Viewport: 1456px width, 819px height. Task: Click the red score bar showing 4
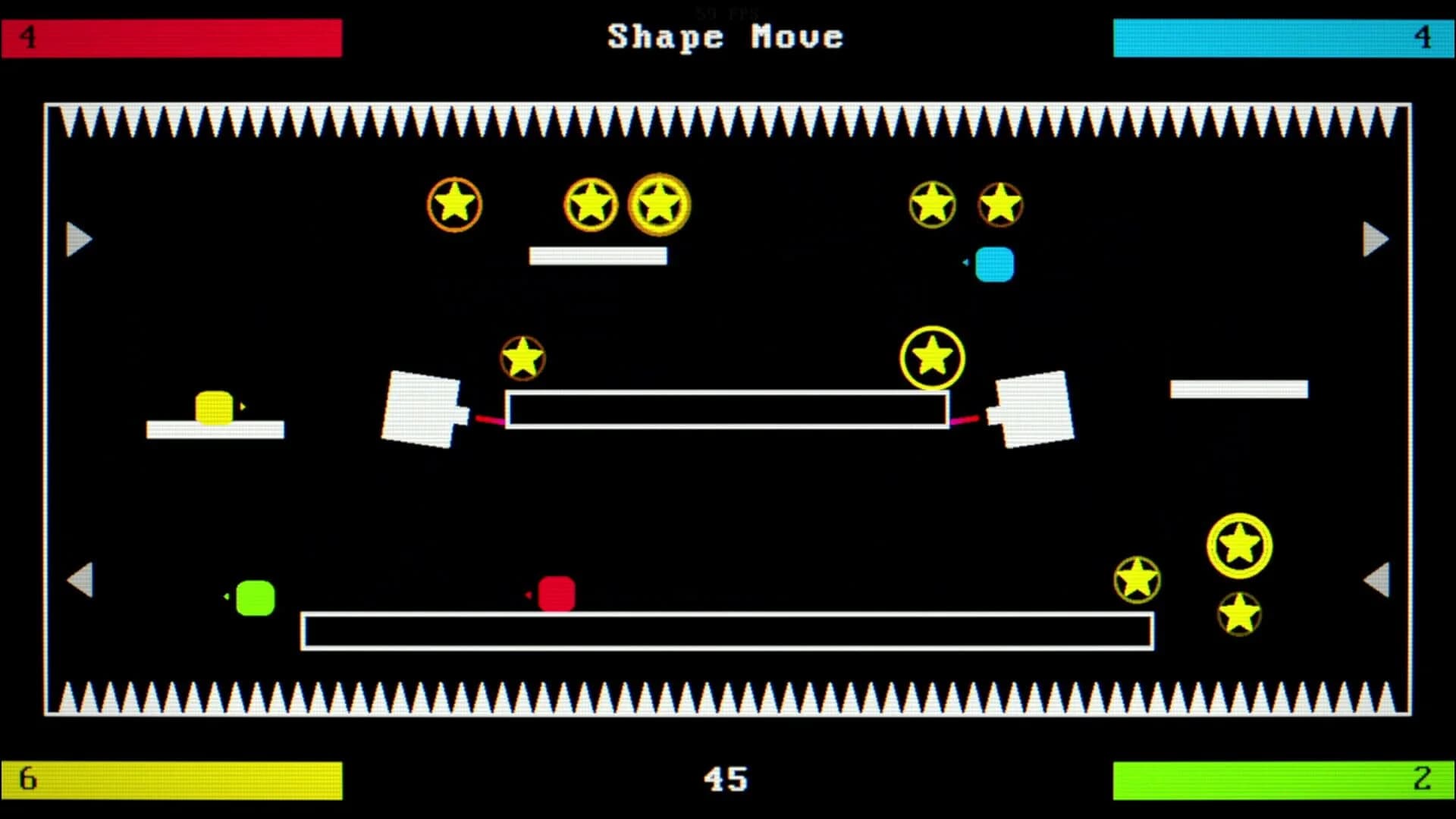[x=171, y=38]
